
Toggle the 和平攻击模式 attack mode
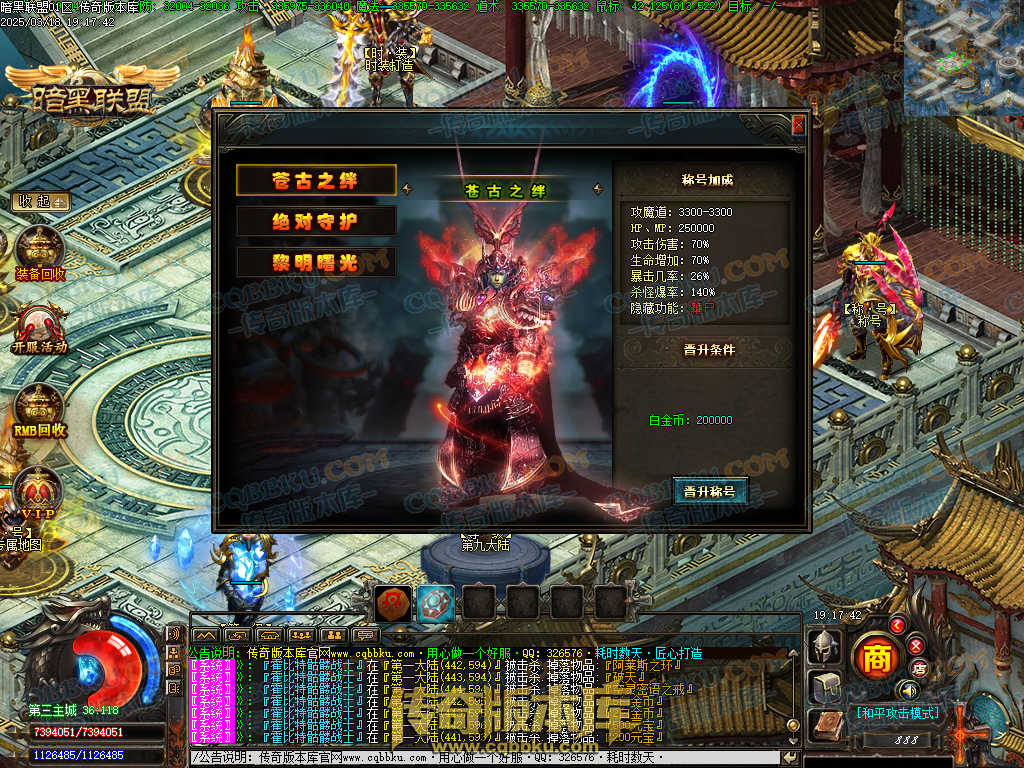897,712
